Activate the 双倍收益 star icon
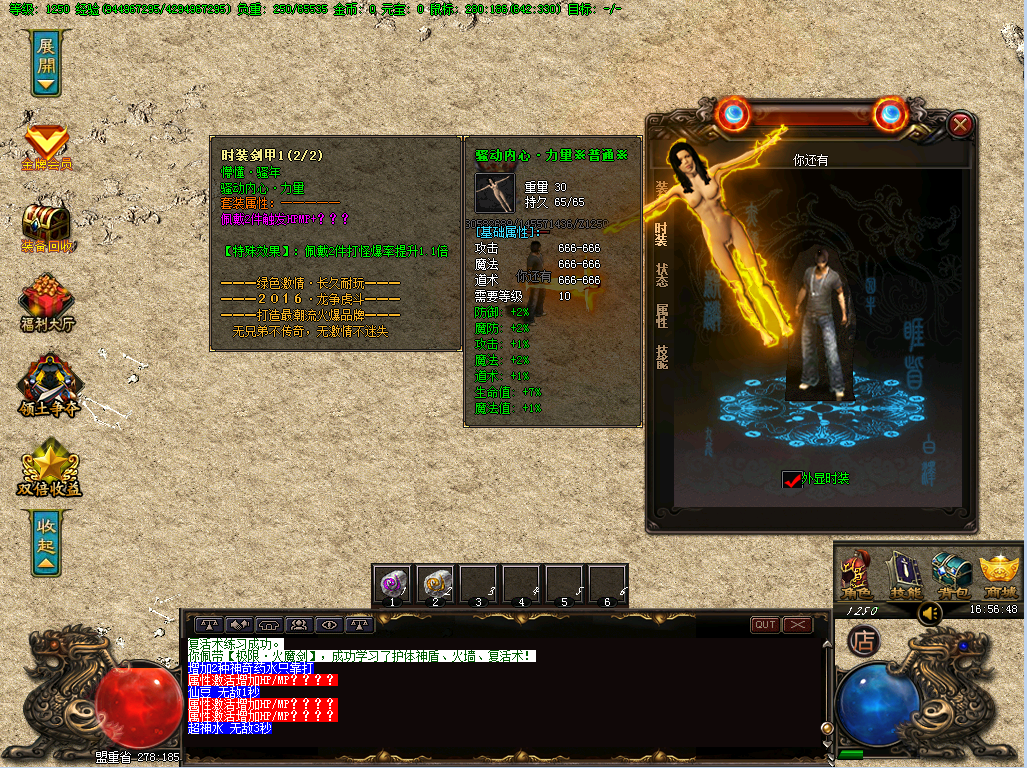 point(47,468)
